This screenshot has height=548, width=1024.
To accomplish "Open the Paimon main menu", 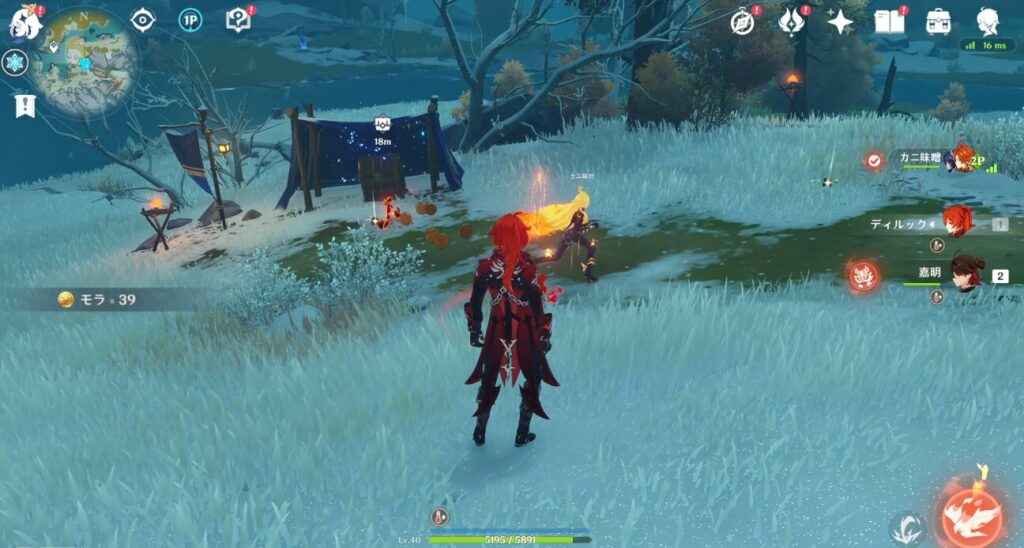I will click(24, 20).
